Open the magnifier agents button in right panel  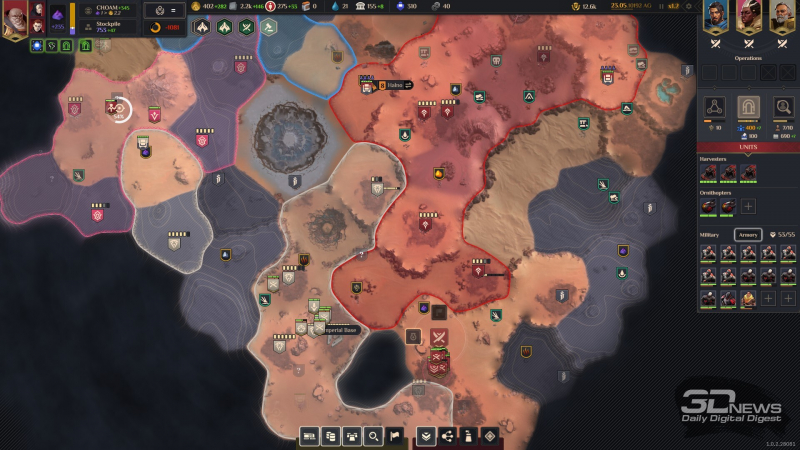(x=781, y=107)
